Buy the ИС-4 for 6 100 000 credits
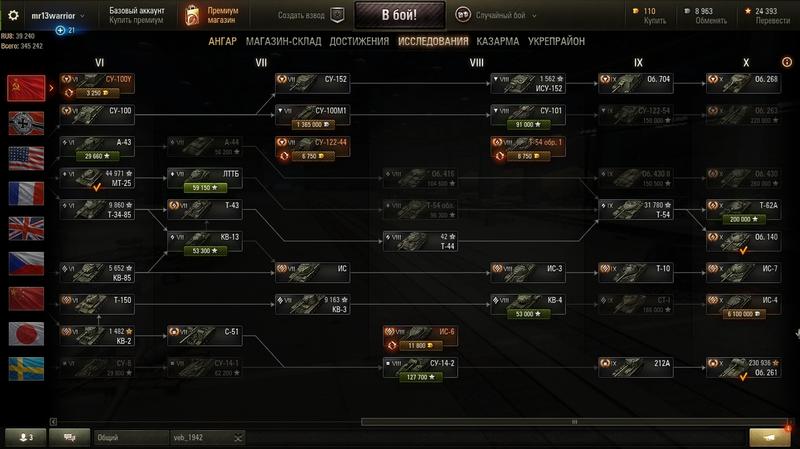The height and width of the screenshot is (449, 800). 741,313
